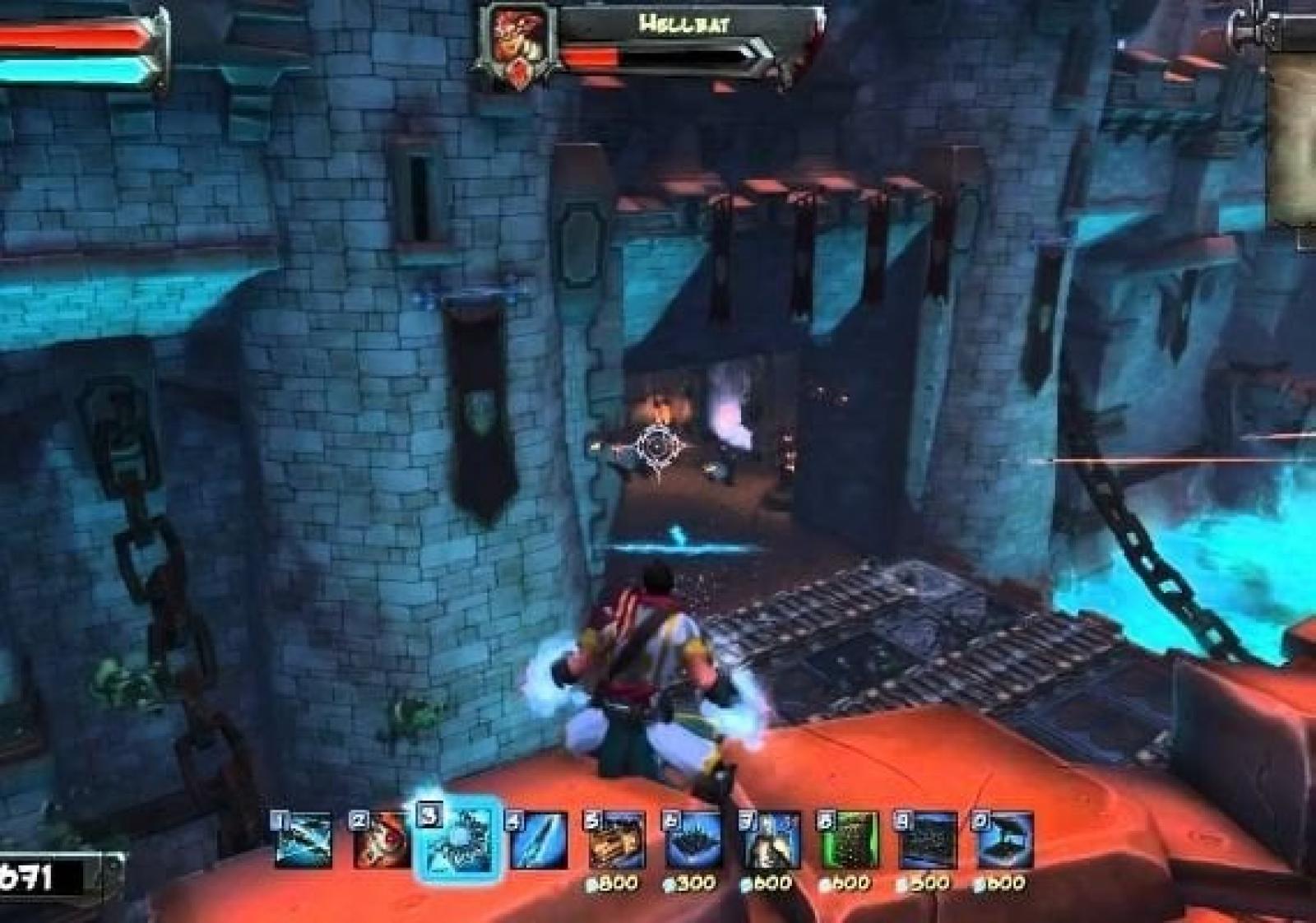1316x923 pixels.
Task: Pick the 500-cost dark trap in slot 9
Action: click(x=926, y=840)
